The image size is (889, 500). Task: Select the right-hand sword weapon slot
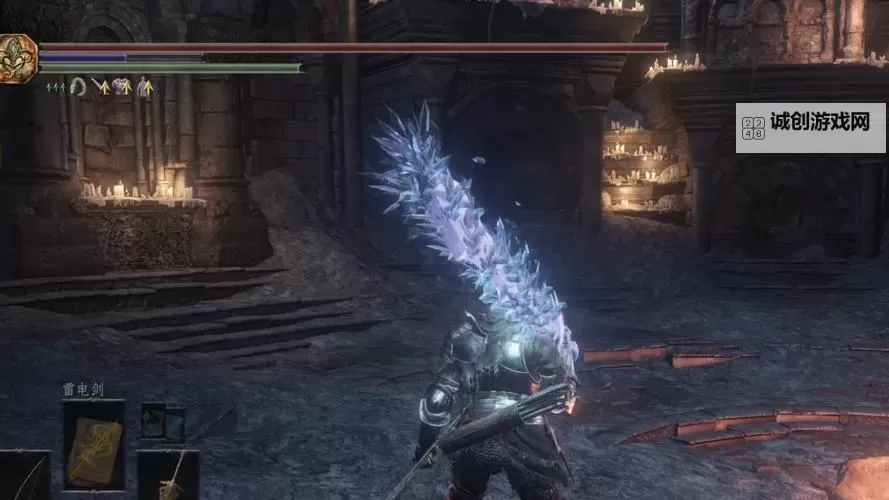coord(167,475)
